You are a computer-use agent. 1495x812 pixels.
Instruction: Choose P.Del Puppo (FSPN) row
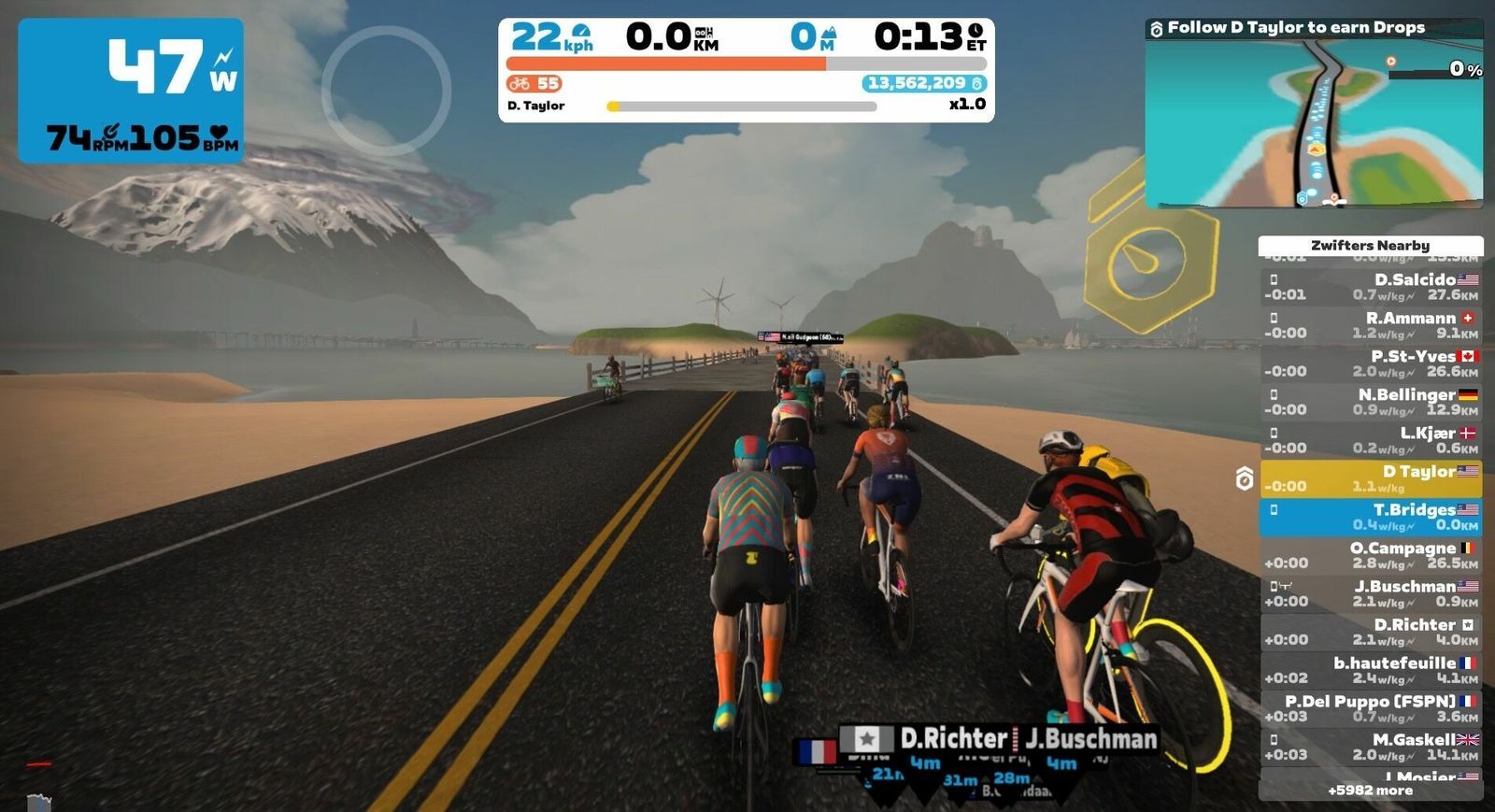(x=1370, y=708)
